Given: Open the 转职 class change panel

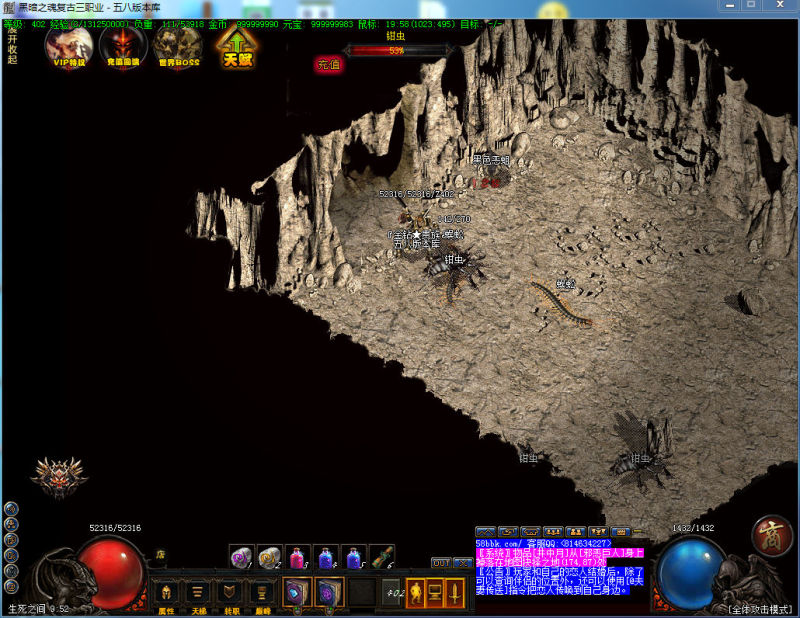Looking at the screenshot, I should click(230, 593).
